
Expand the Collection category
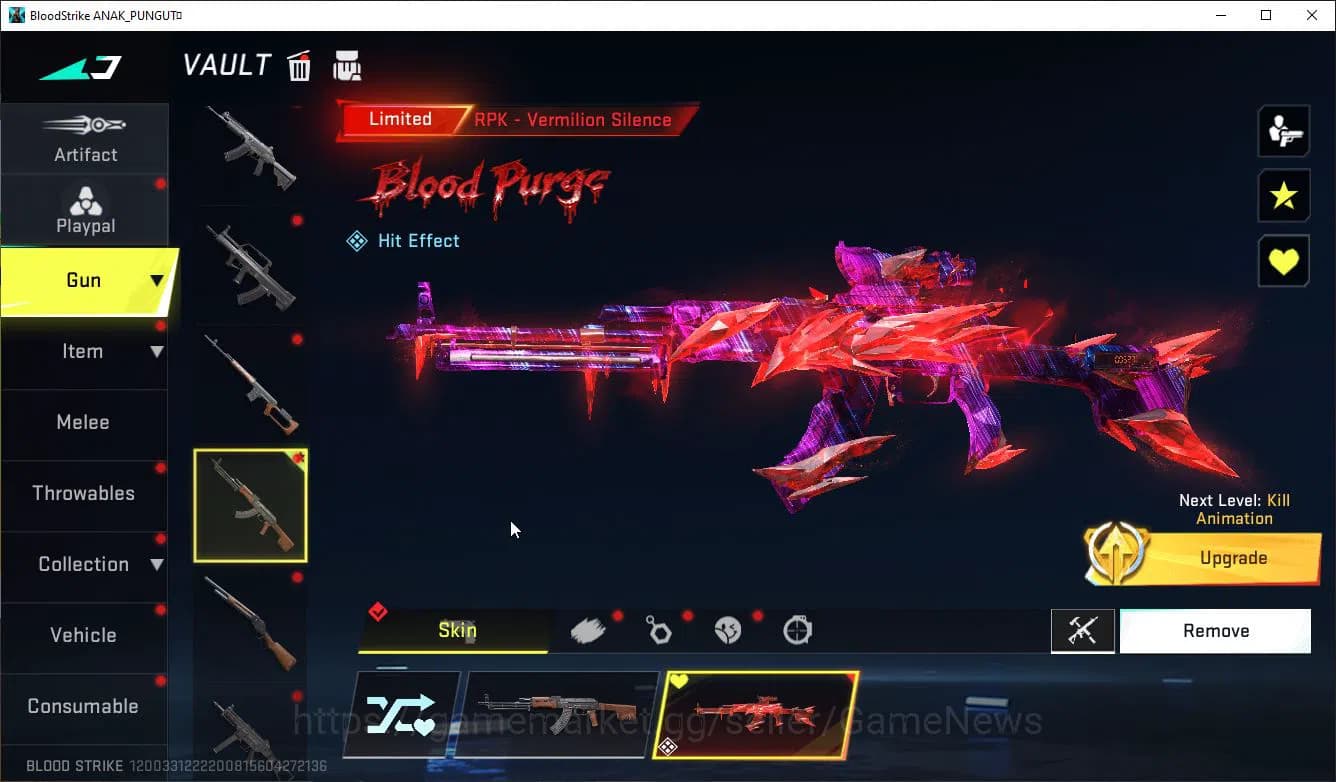85,564
